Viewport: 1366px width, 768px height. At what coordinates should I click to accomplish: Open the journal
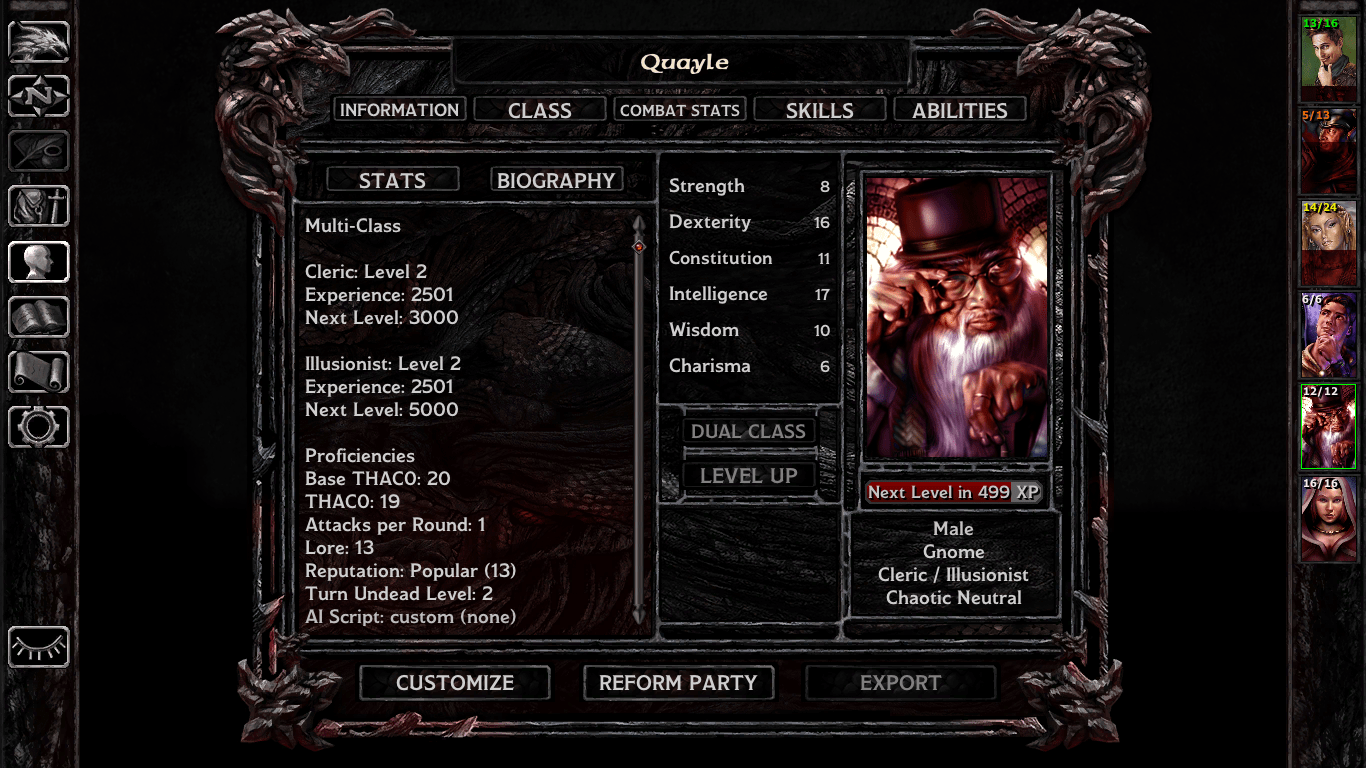click(x=38, y=152)
